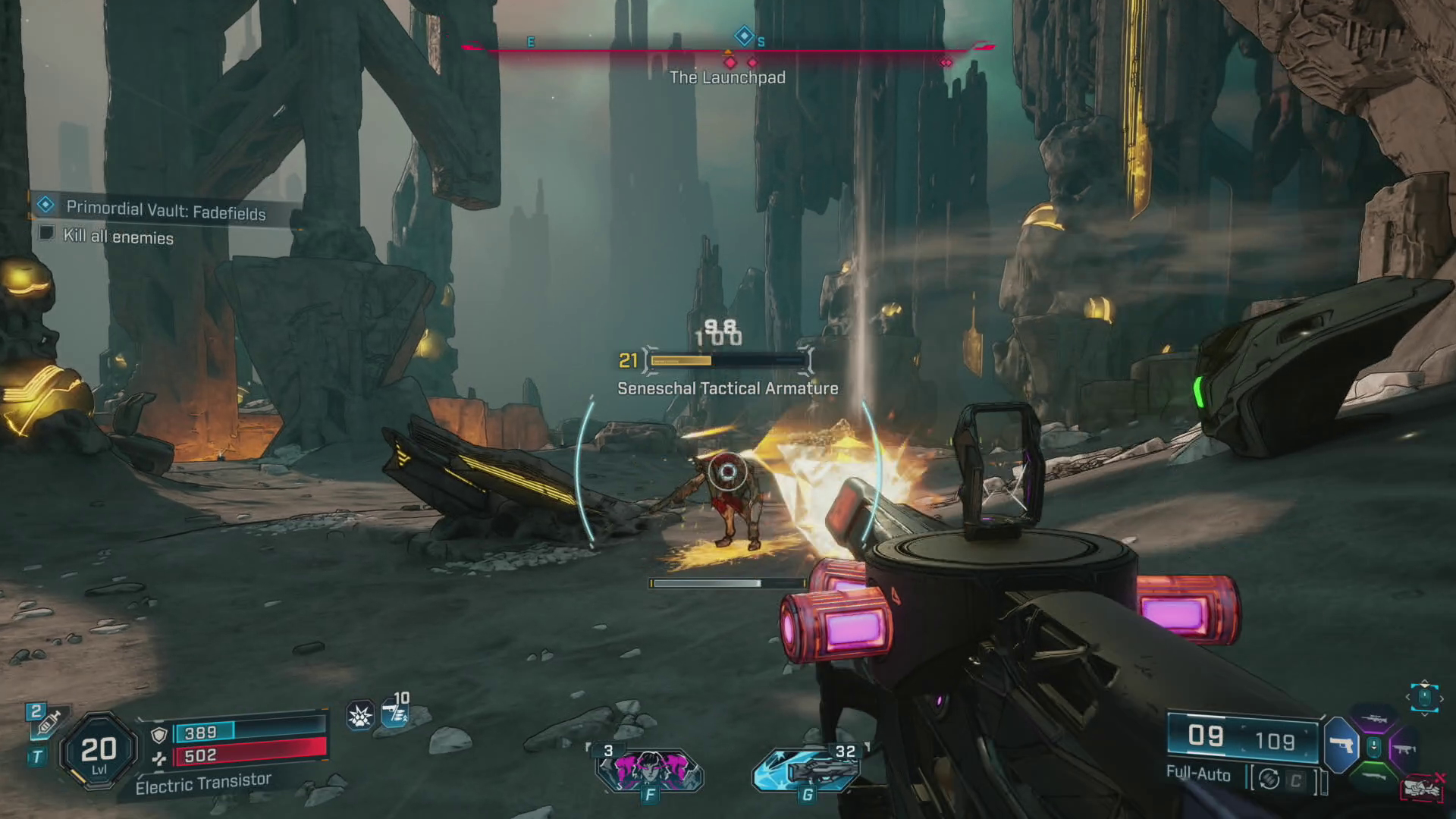Use the repkit syringe icon
Viewport: 1456px width, 819px height.
click(47, 723)
